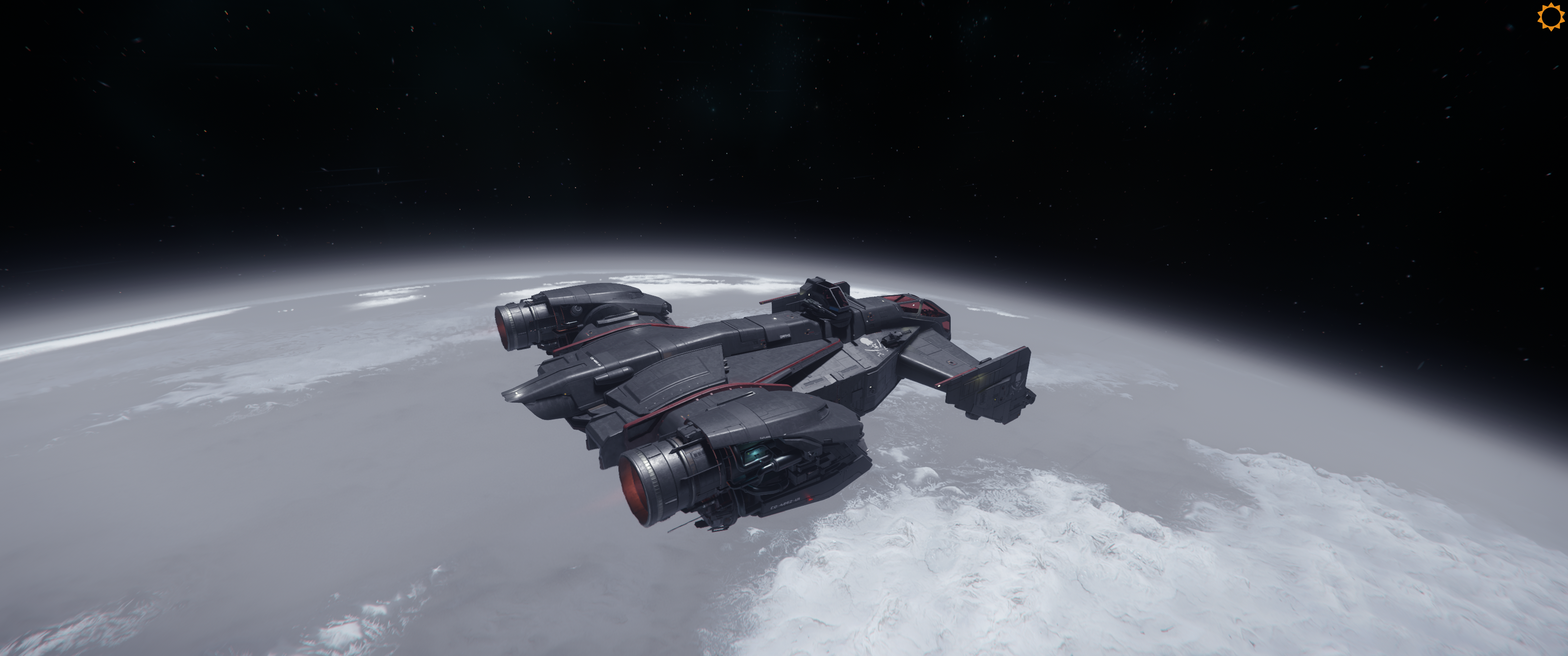Screen dimensions: 1568x656
Task: Click the orange sun icon
Action: [x=1550, y=16]
